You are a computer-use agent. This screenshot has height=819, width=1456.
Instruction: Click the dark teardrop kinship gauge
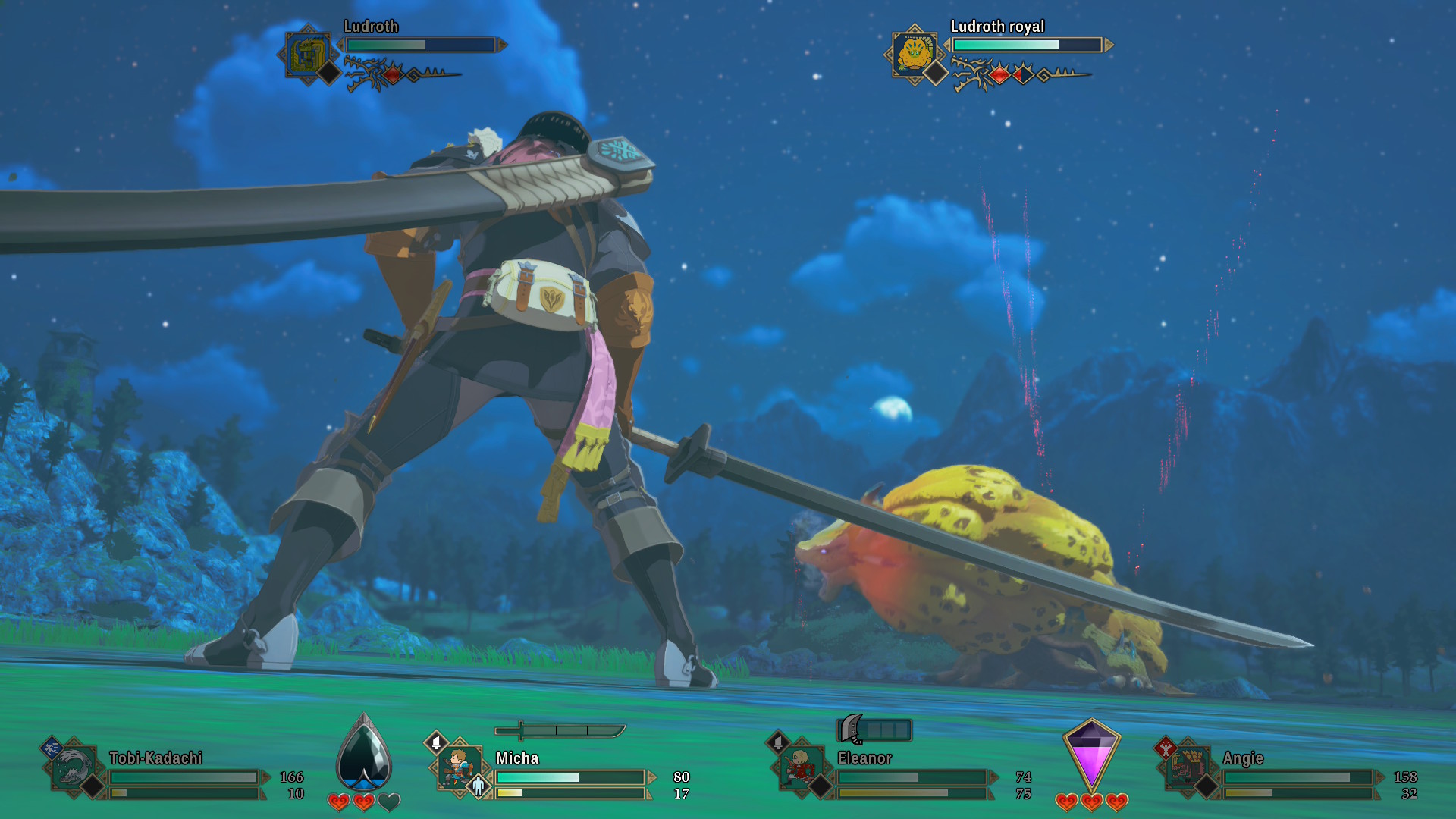pyautogui.click(x=364, y=754)
